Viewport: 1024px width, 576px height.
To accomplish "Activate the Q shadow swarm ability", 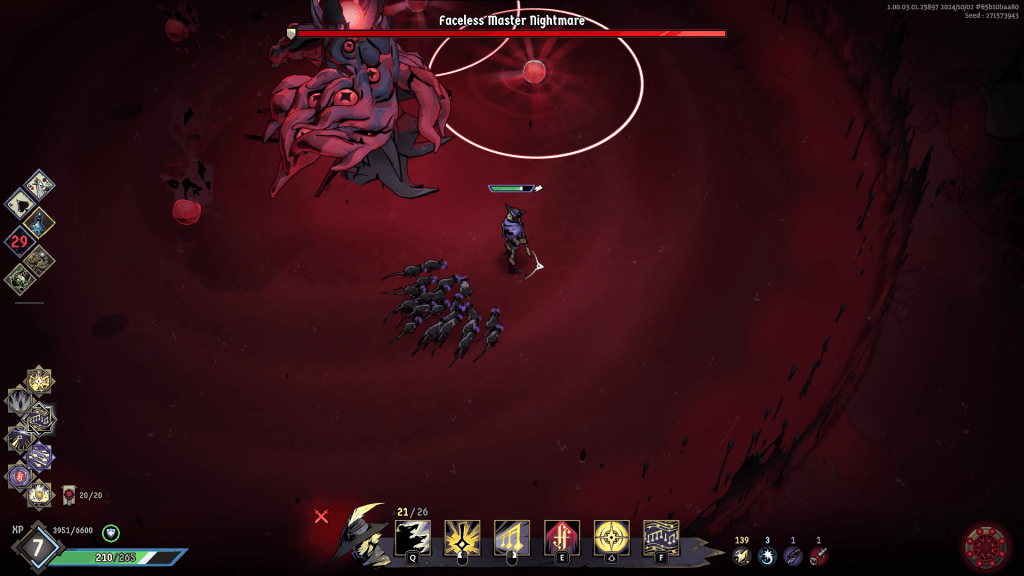I will point(412,538).
